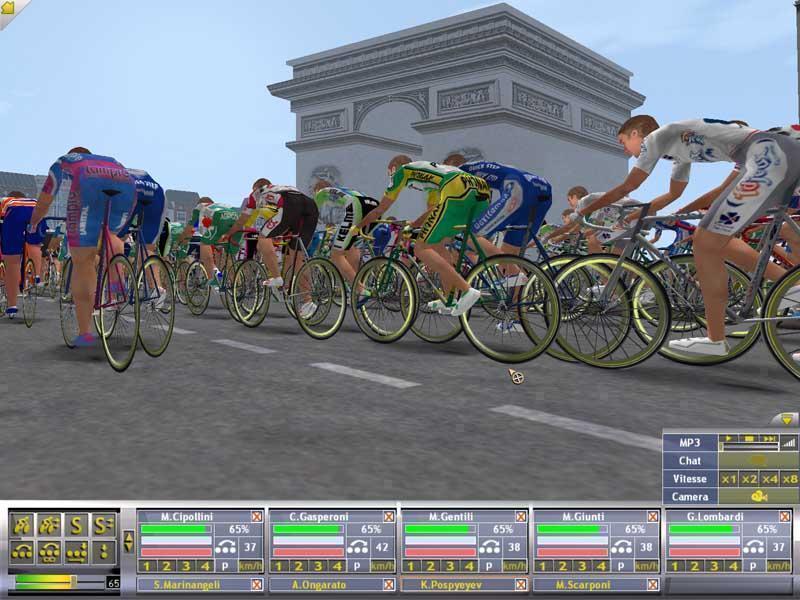The width and height of the screenshot is (800, 600).
Task: Click the camera icon in Camera row
Action: pyautogui.click(x=758, y=496)
